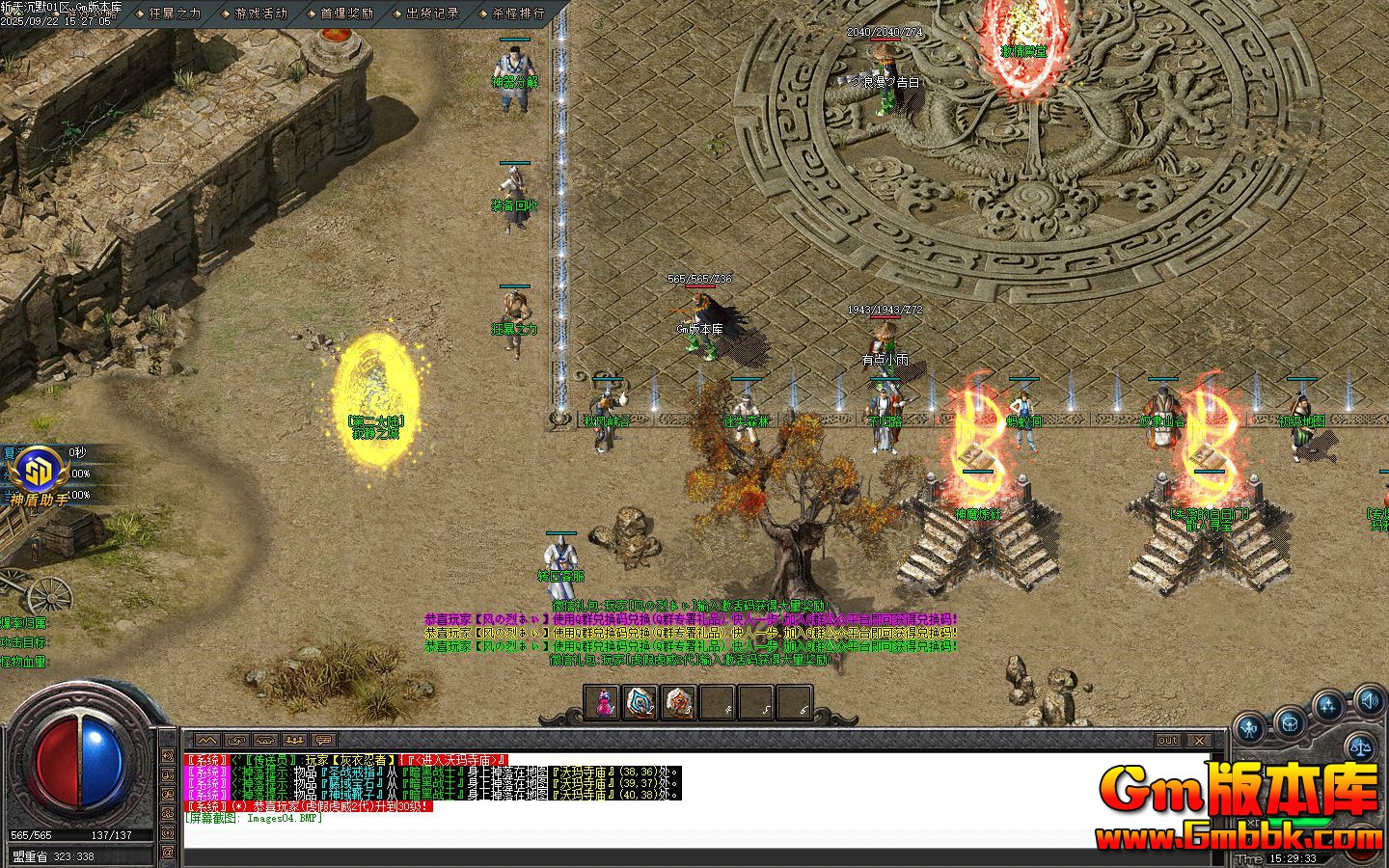This screenshot has width=1389, height=868.
Task: Activate the orange rune skill in hotbar slot 3
Action: (676, 699)
